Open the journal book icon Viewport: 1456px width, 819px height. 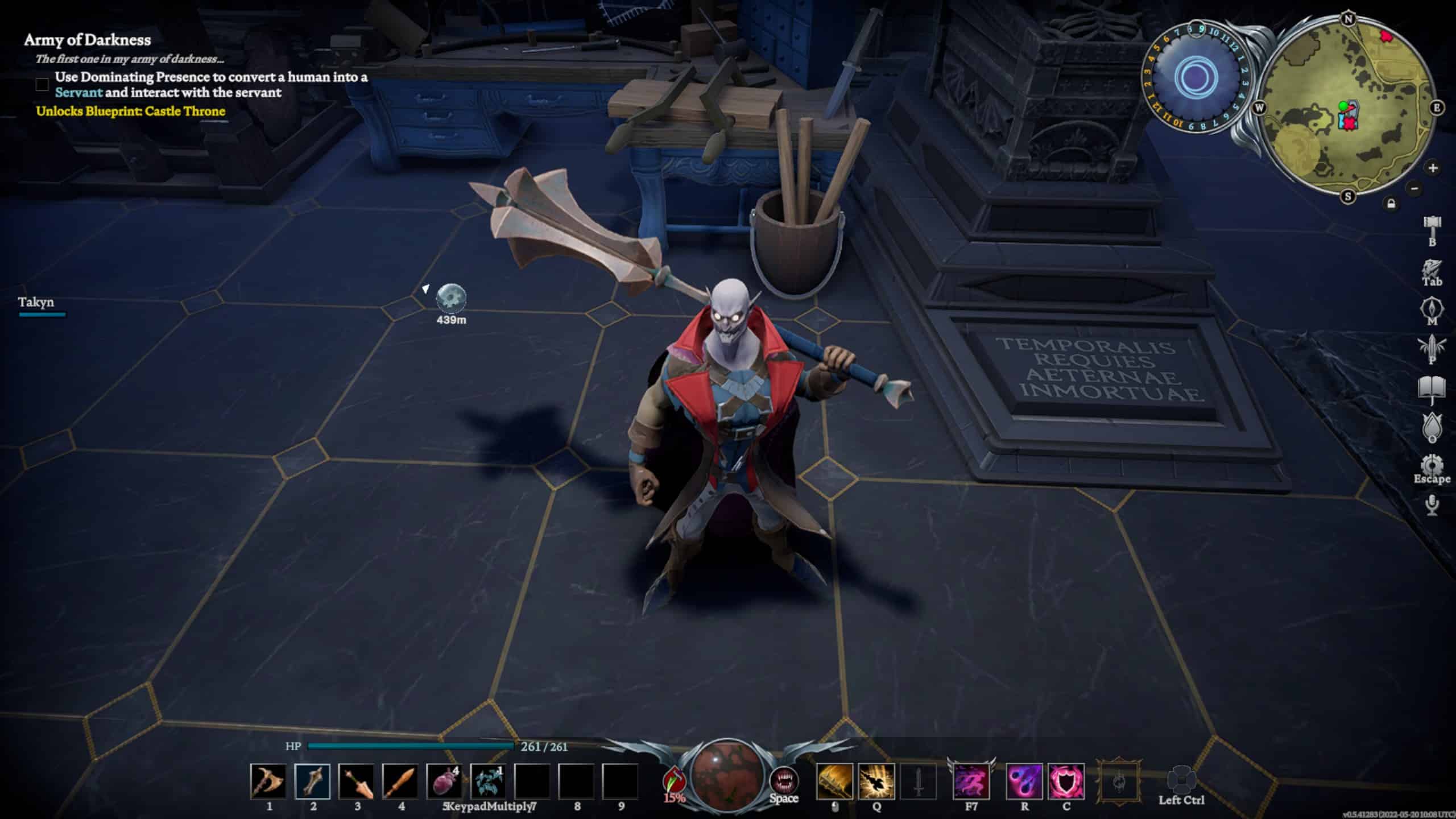[1432, 388]
